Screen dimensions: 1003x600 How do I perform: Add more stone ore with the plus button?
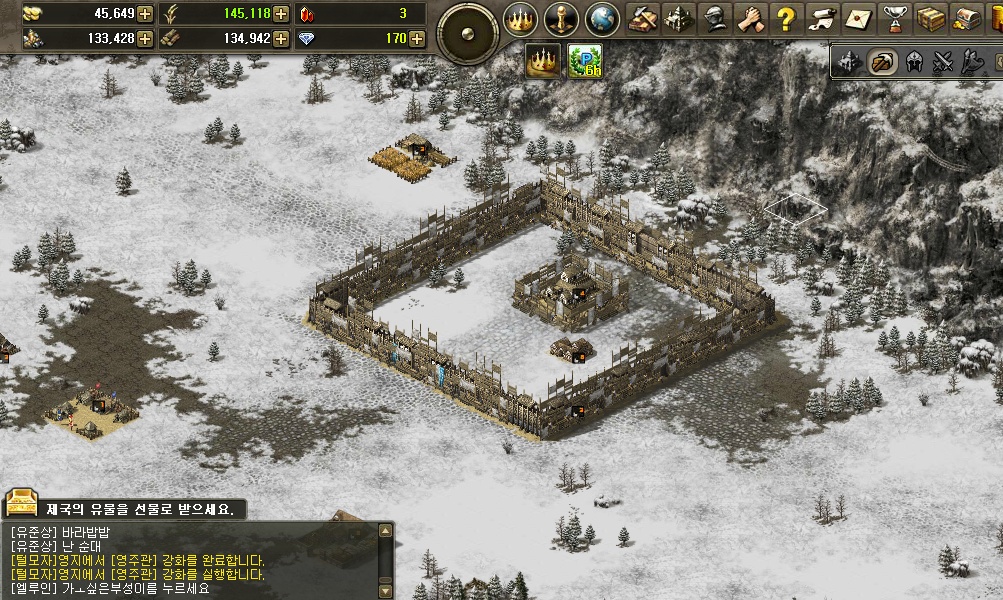tap(145, 39)
